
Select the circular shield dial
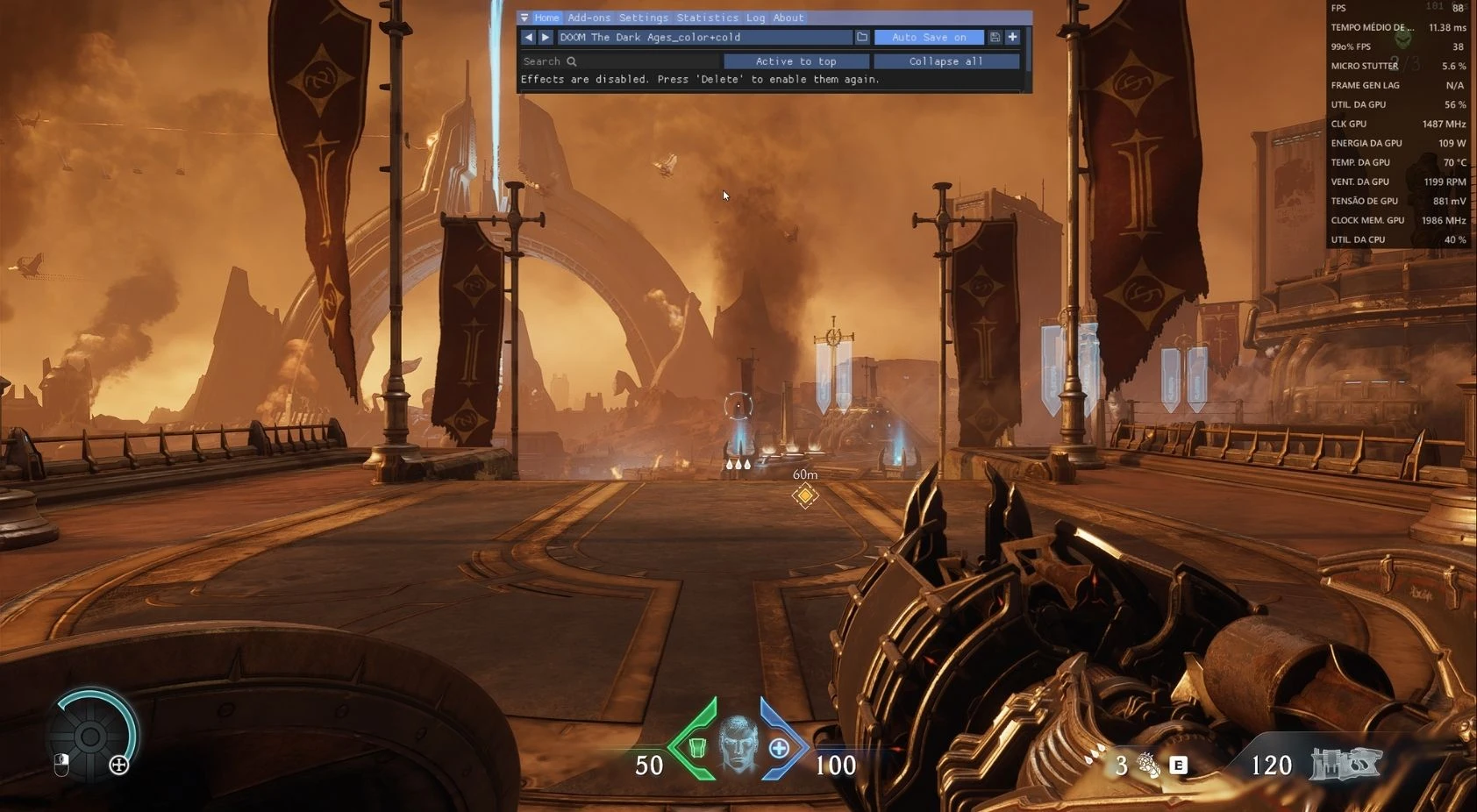coord(91,737)
